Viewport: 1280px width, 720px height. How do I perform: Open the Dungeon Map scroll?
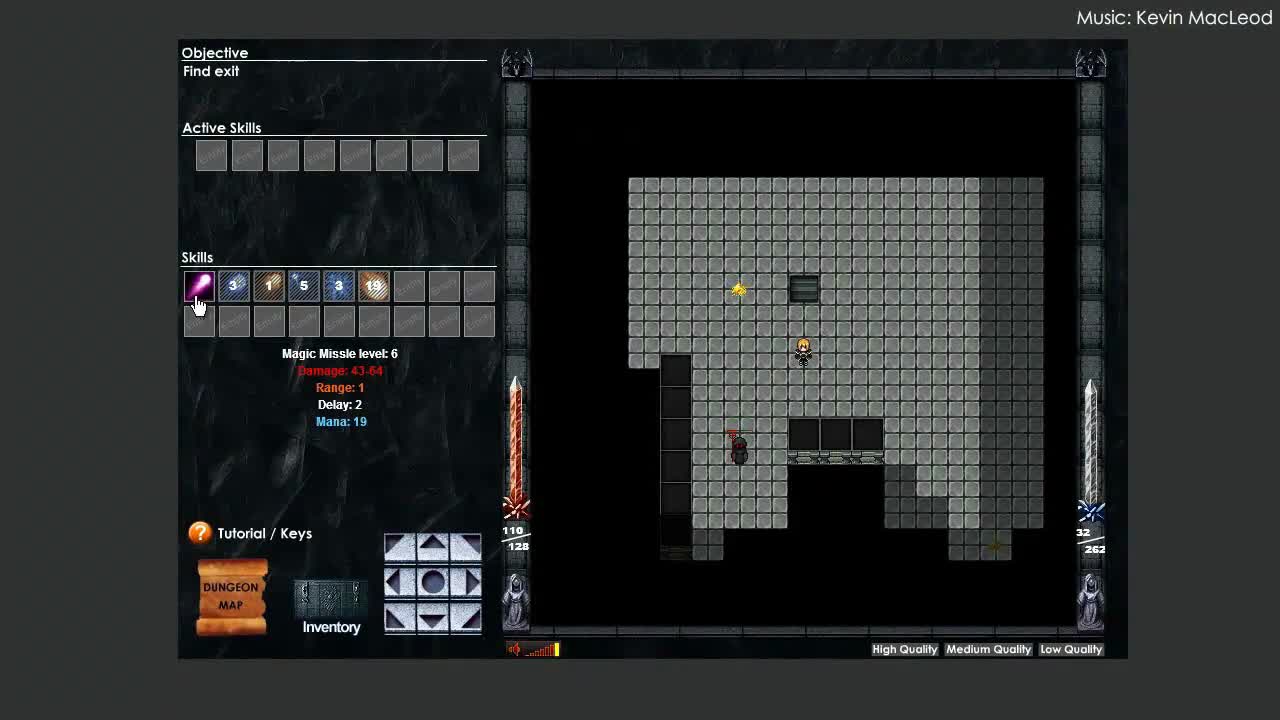click(x=232, y=596)
